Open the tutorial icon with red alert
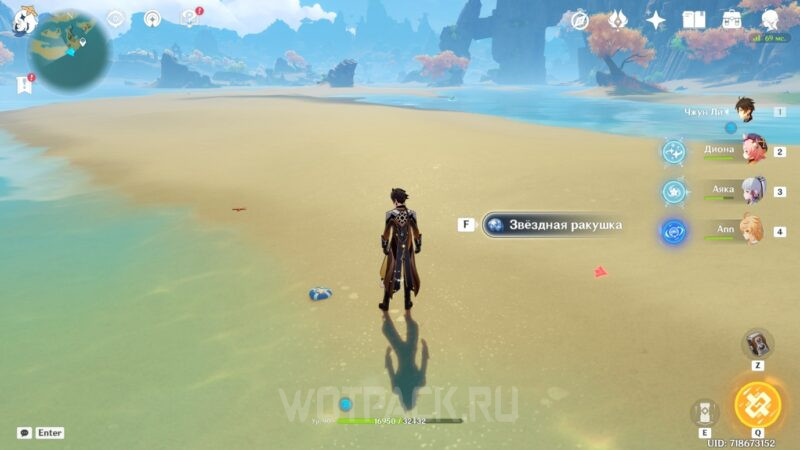The width and height of the screenshot is (800, 450). (188, 18)
